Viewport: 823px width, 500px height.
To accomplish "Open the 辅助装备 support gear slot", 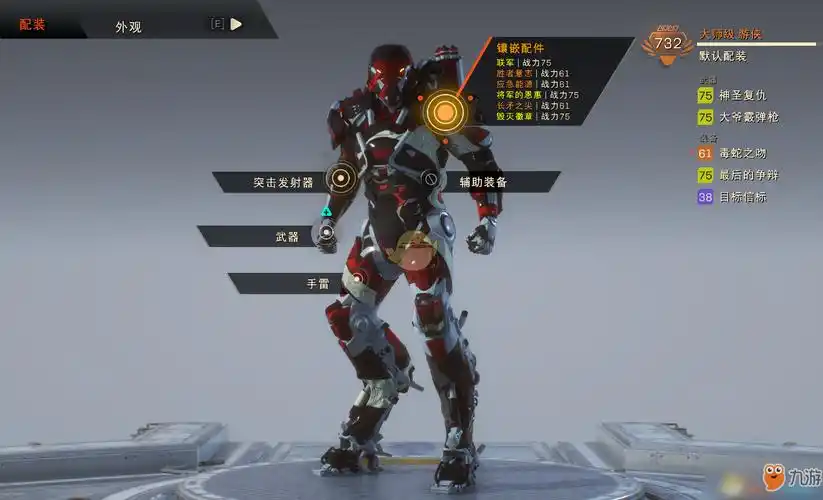I will click(483, 182).
